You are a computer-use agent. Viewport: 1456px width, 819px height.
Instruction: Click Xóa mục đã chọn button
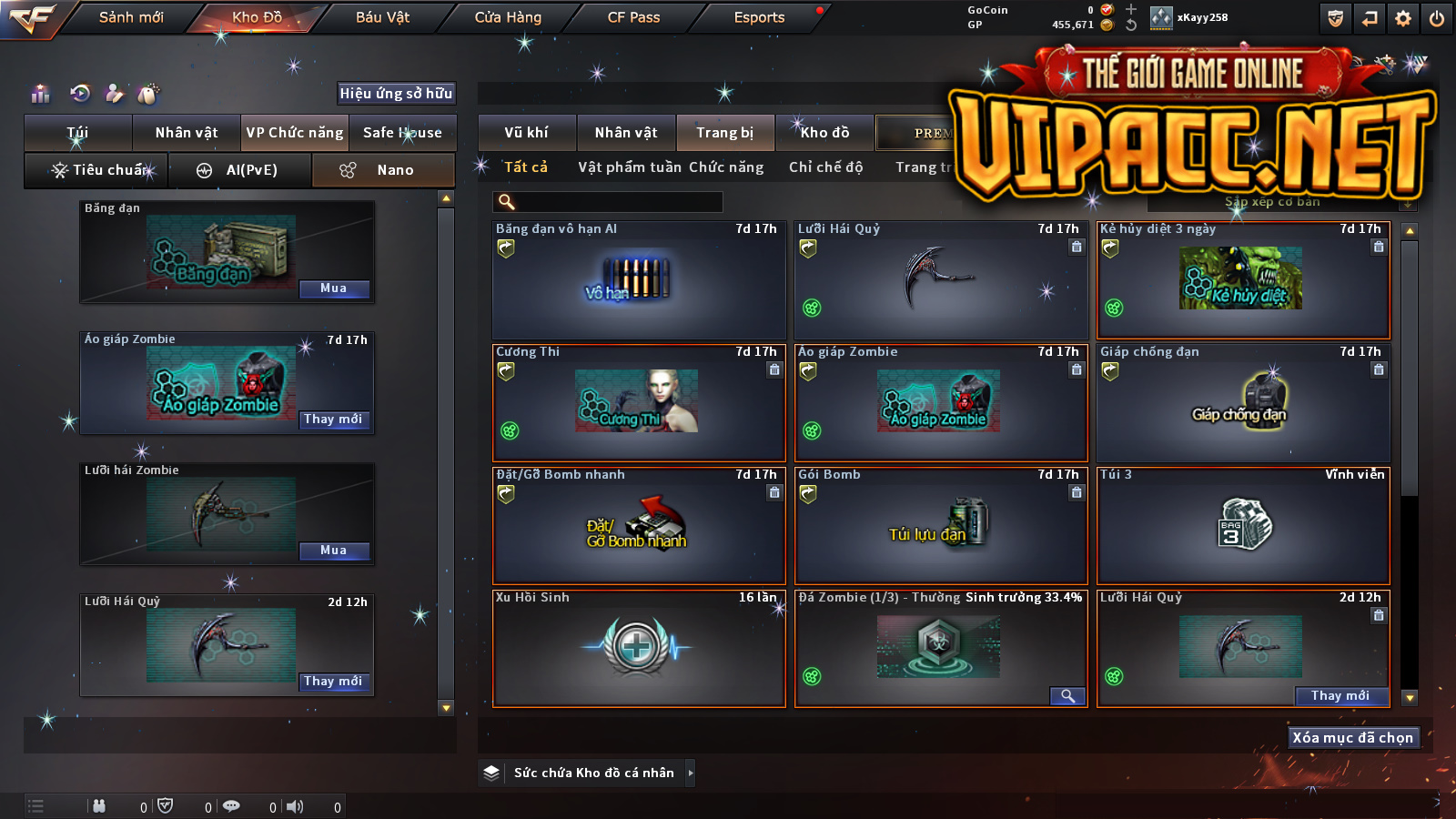coord(1352,738)
